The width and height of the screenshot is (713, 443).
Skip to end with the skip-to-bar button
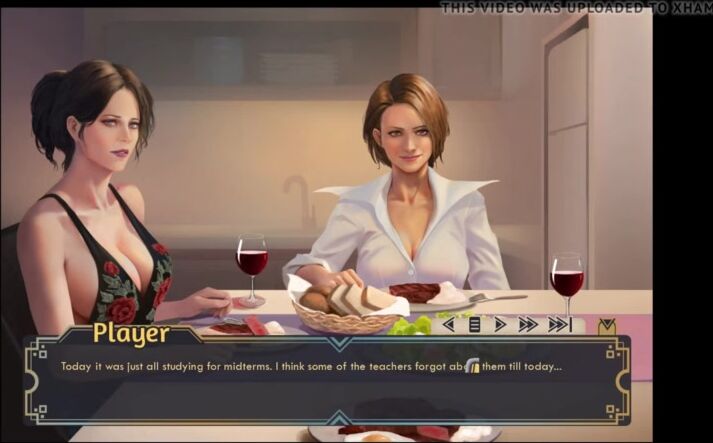559,324
